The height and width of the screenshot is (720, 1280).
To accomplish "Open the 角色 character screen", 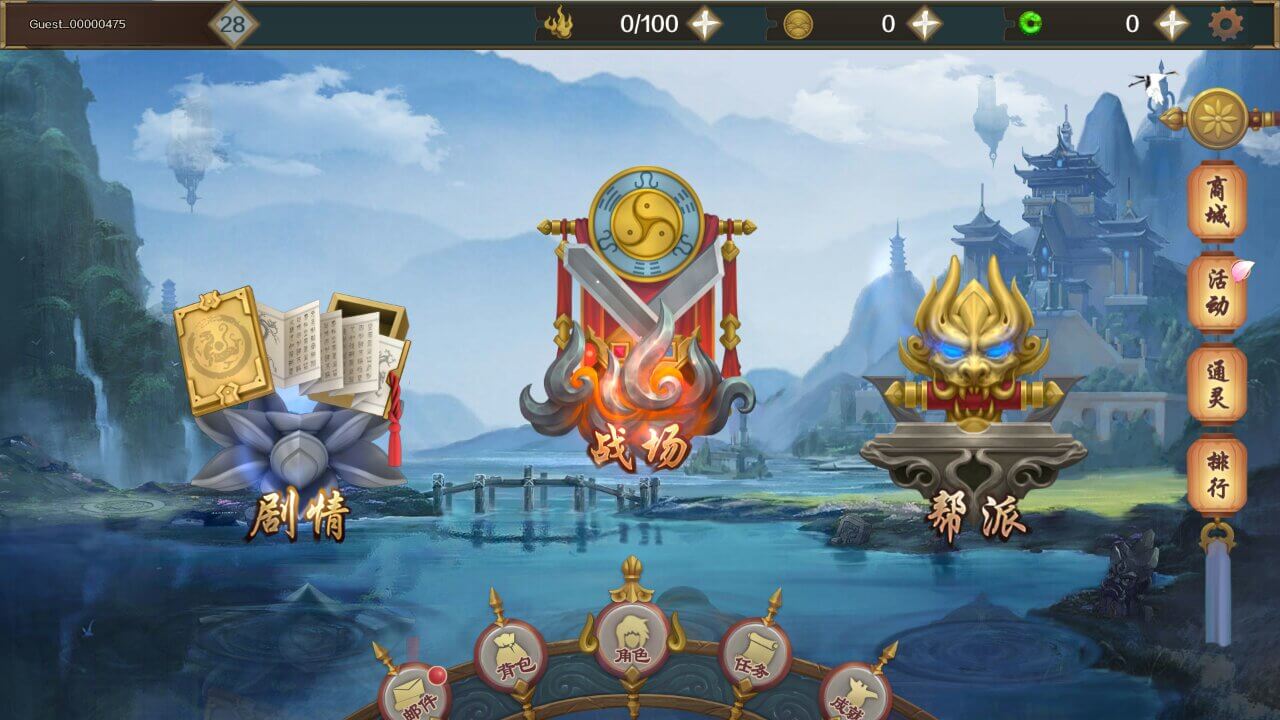I will (631, 640).
